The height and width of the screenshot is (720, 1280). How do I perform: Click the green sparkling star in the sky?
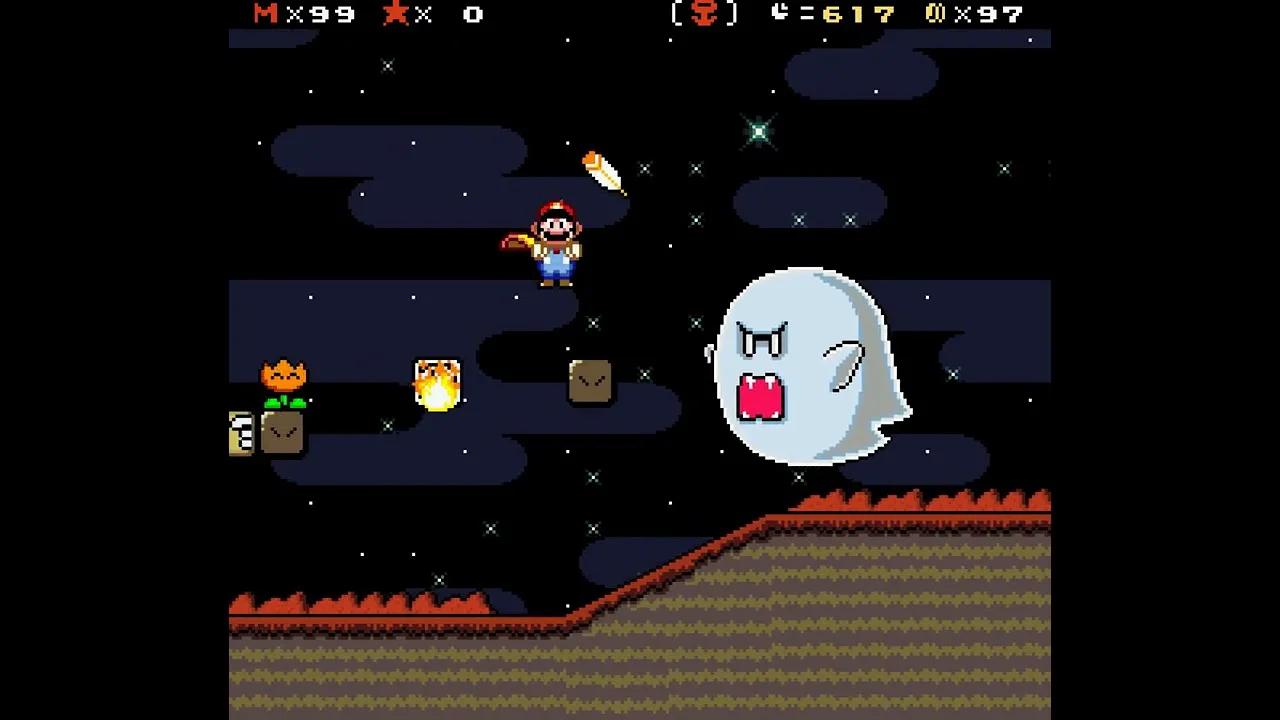pyautogui.click(x=757, y=133)
